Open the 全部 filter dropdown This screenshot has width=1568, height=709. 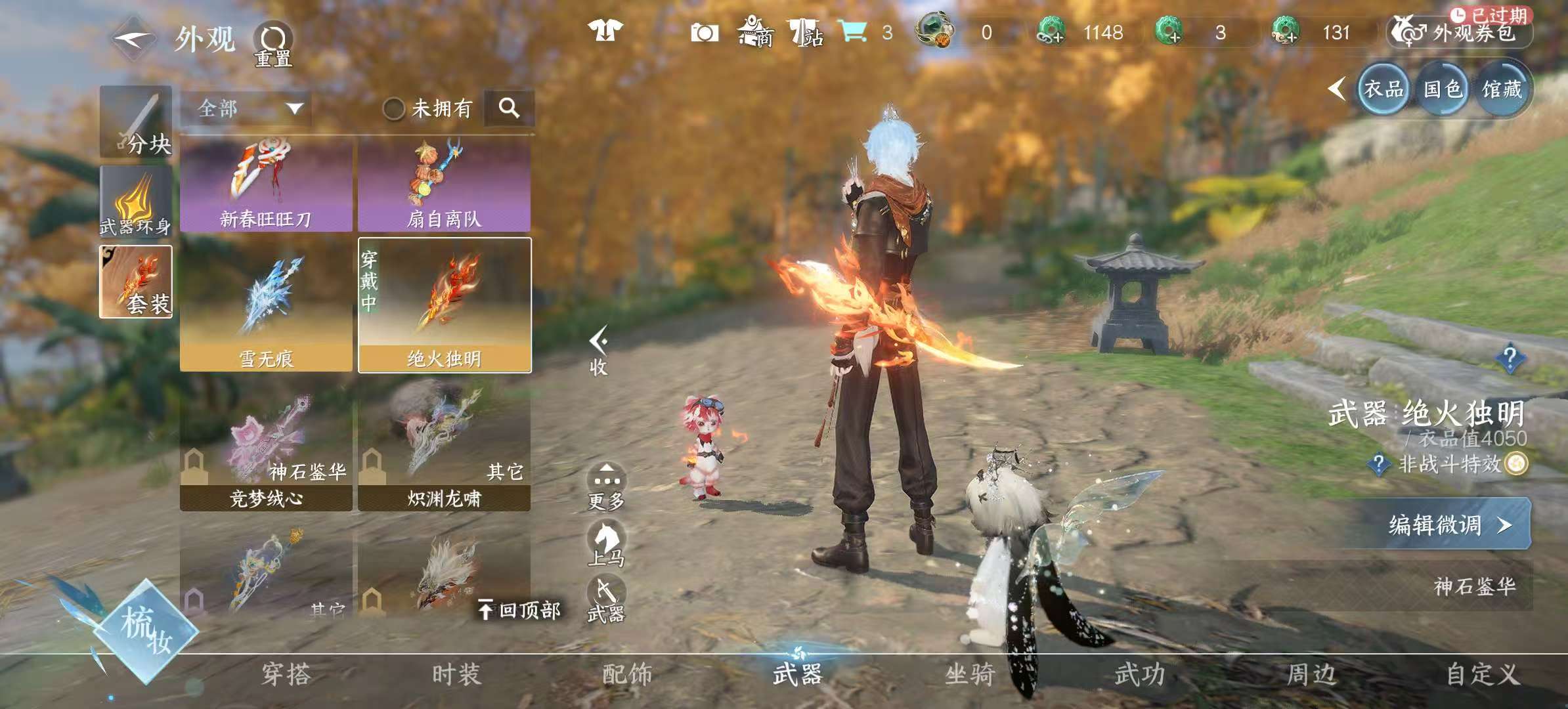point(248,108)
